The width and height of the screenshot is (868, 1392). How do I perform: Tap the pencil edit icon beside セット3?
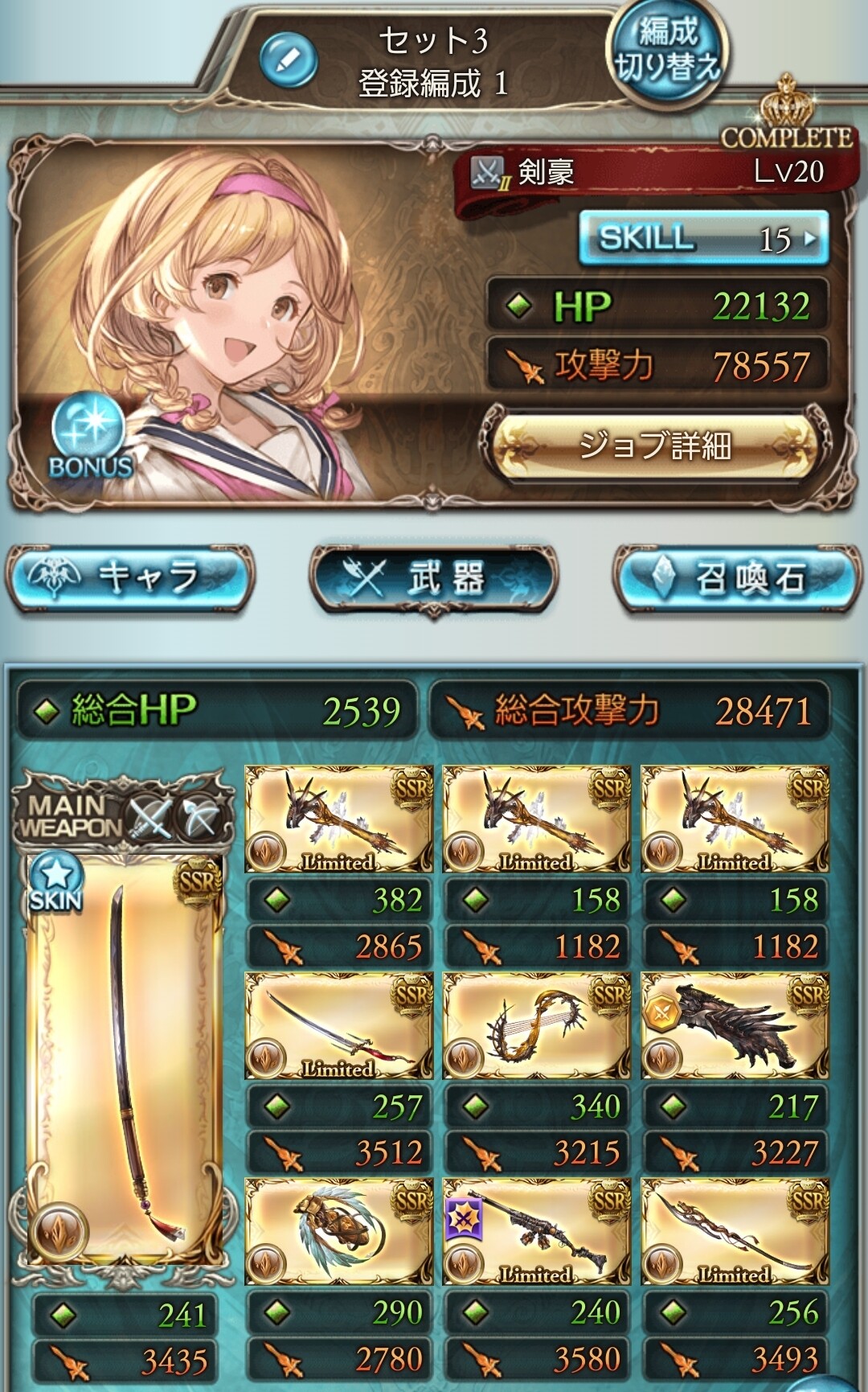tap(289, 60)
